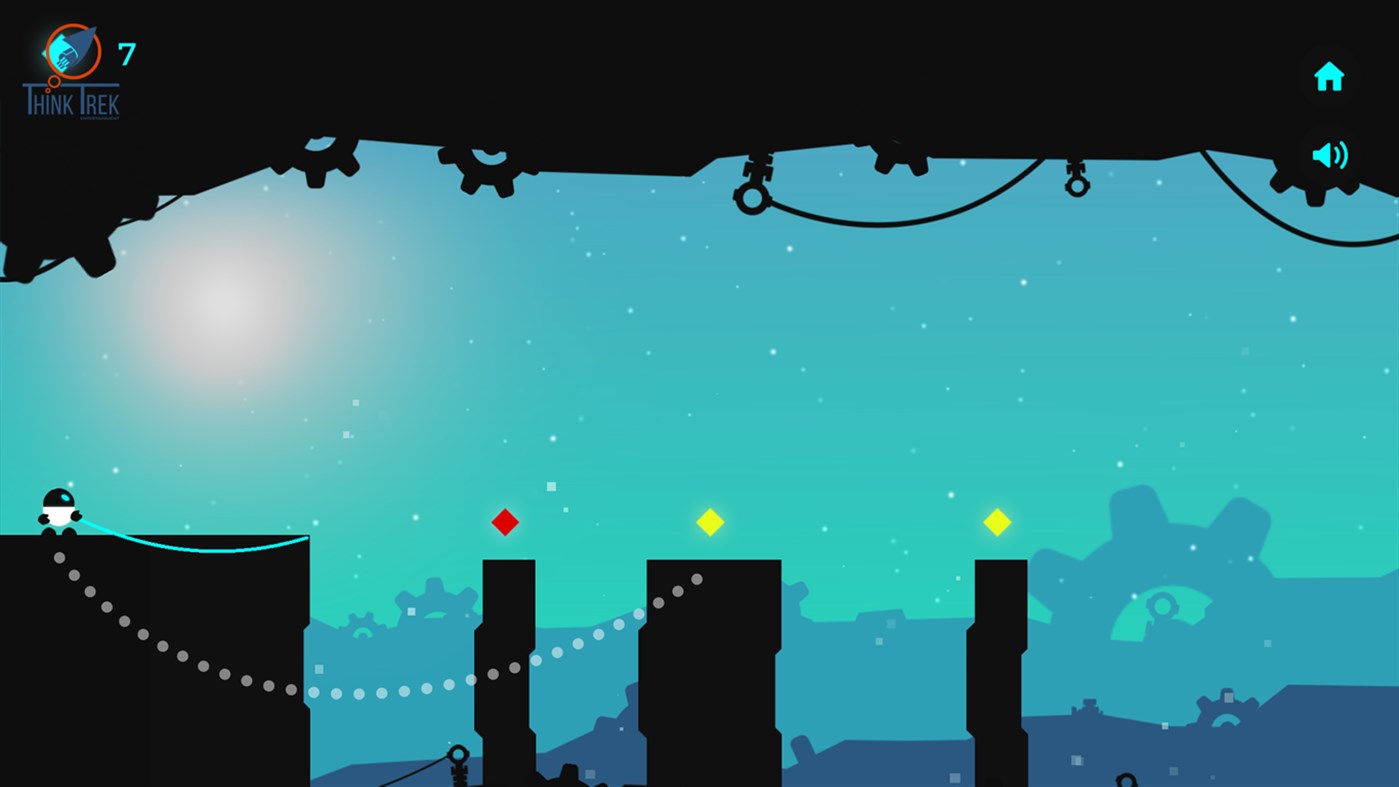Mute the game audio via speaker icon
1399x787 pixels.
[1329, 154]
